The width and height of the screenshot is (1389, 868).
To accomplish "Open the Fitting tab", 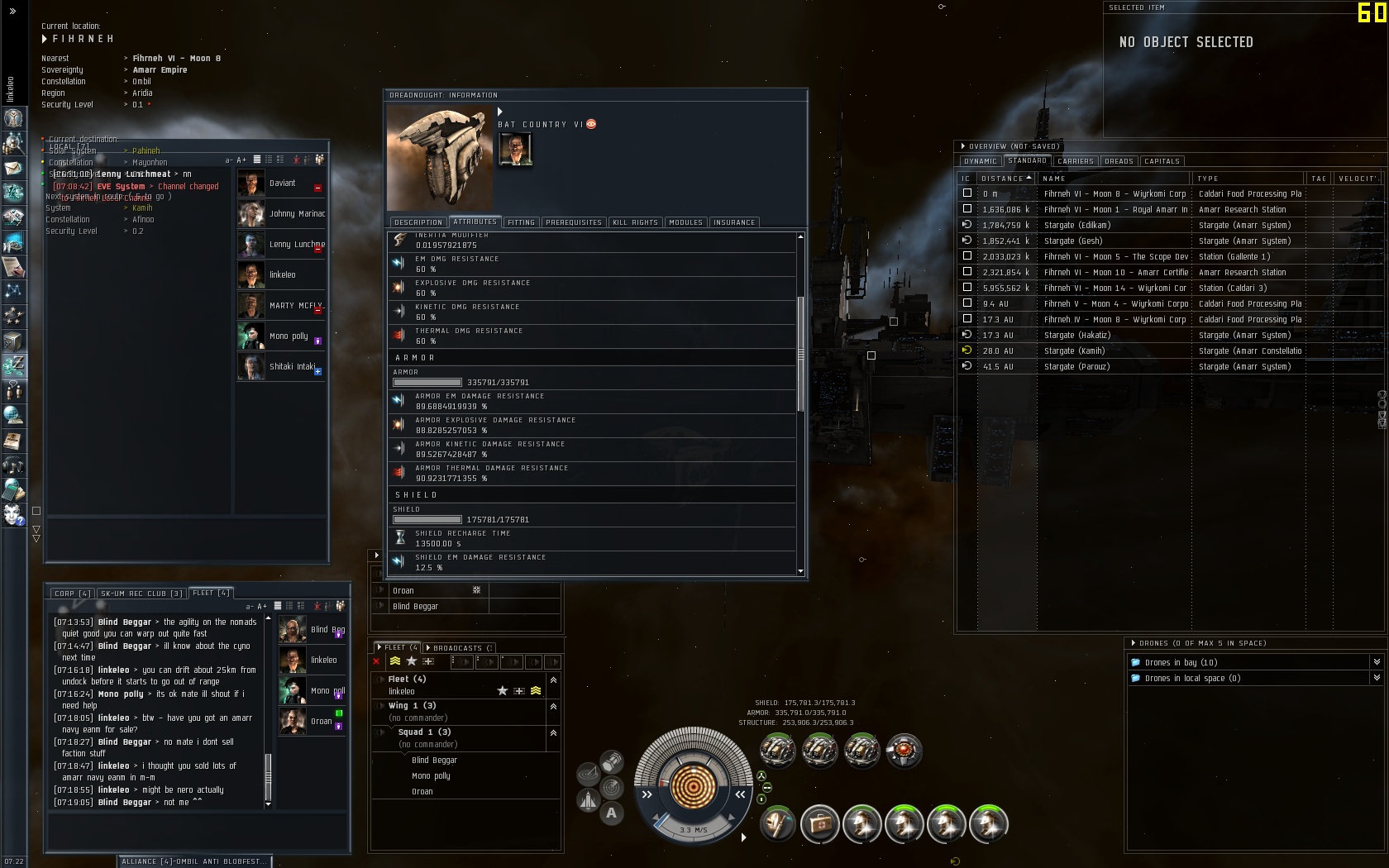I will [521, 222].
